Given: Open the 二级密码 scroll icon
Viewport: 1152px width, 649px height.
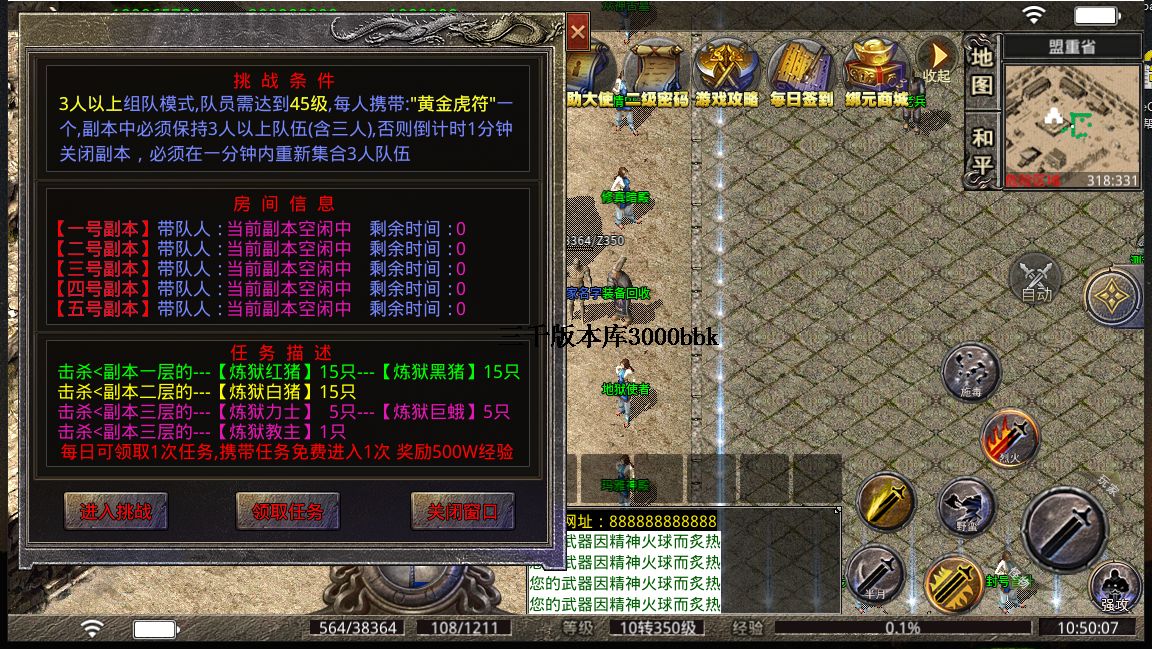Looking at the screenshot, I should click(656, 70).
